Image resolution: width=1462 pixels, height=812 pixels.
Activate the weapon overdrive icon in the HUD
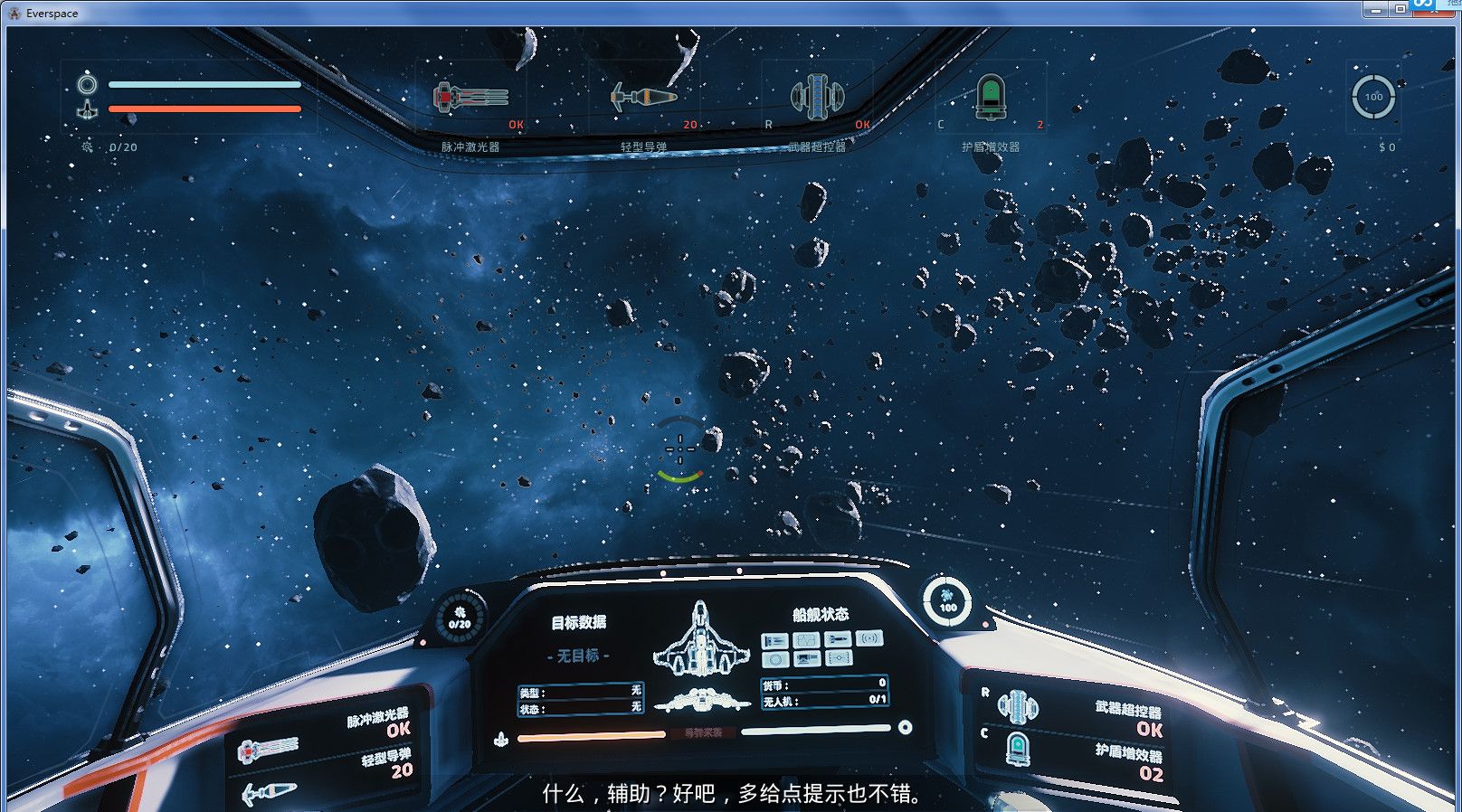pos(817,97)
